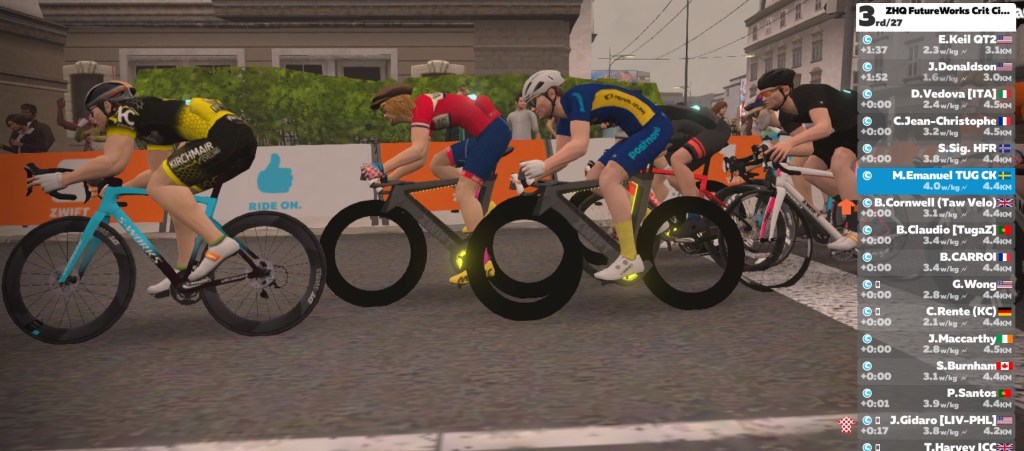Select highlighted M.Emanuel TUG CK row

[x=937, y=180]
